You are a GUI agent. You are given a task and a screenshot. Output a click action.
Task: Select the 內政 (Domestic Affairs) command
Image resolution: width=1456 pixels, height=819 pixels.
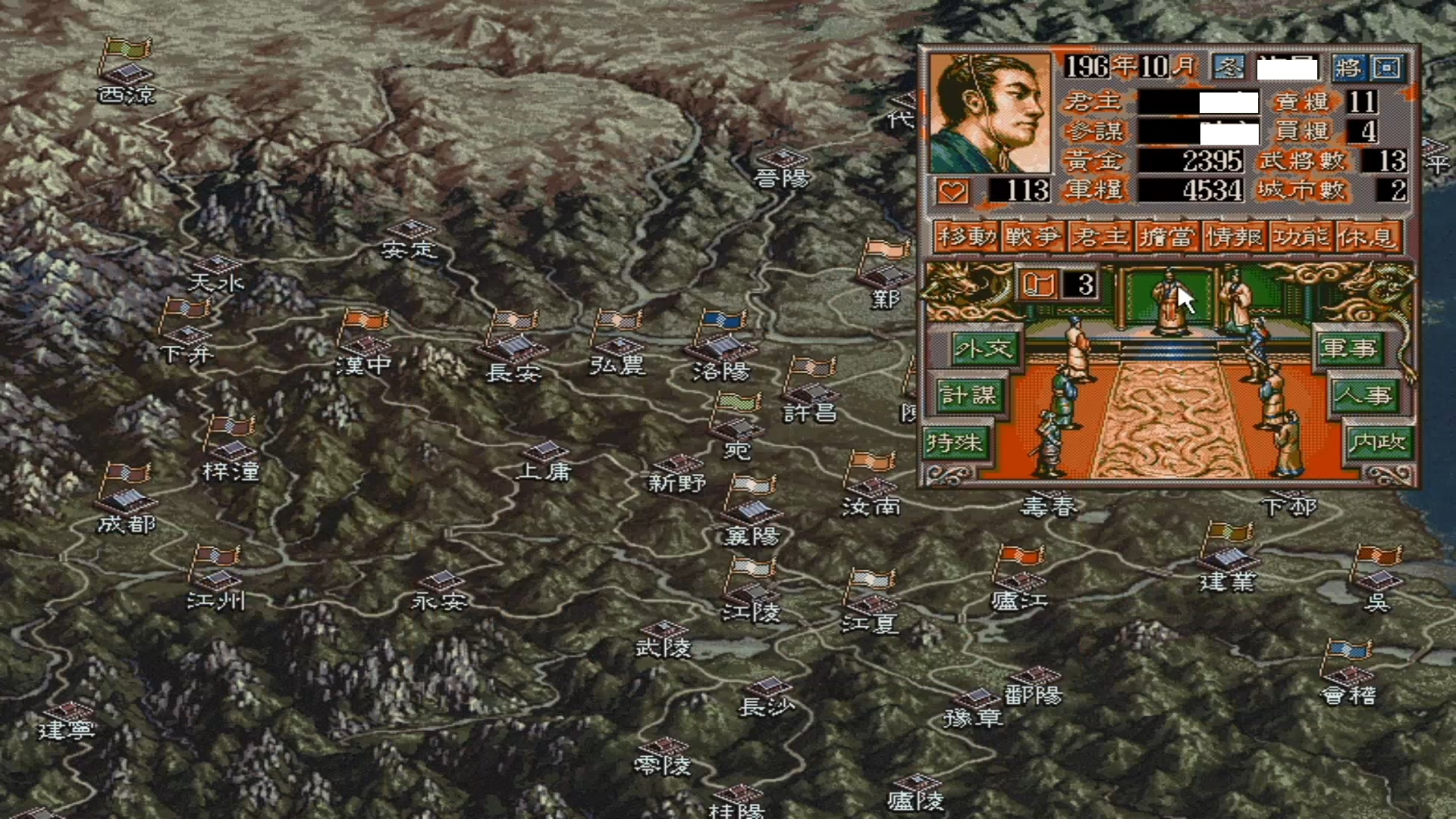1377,443
